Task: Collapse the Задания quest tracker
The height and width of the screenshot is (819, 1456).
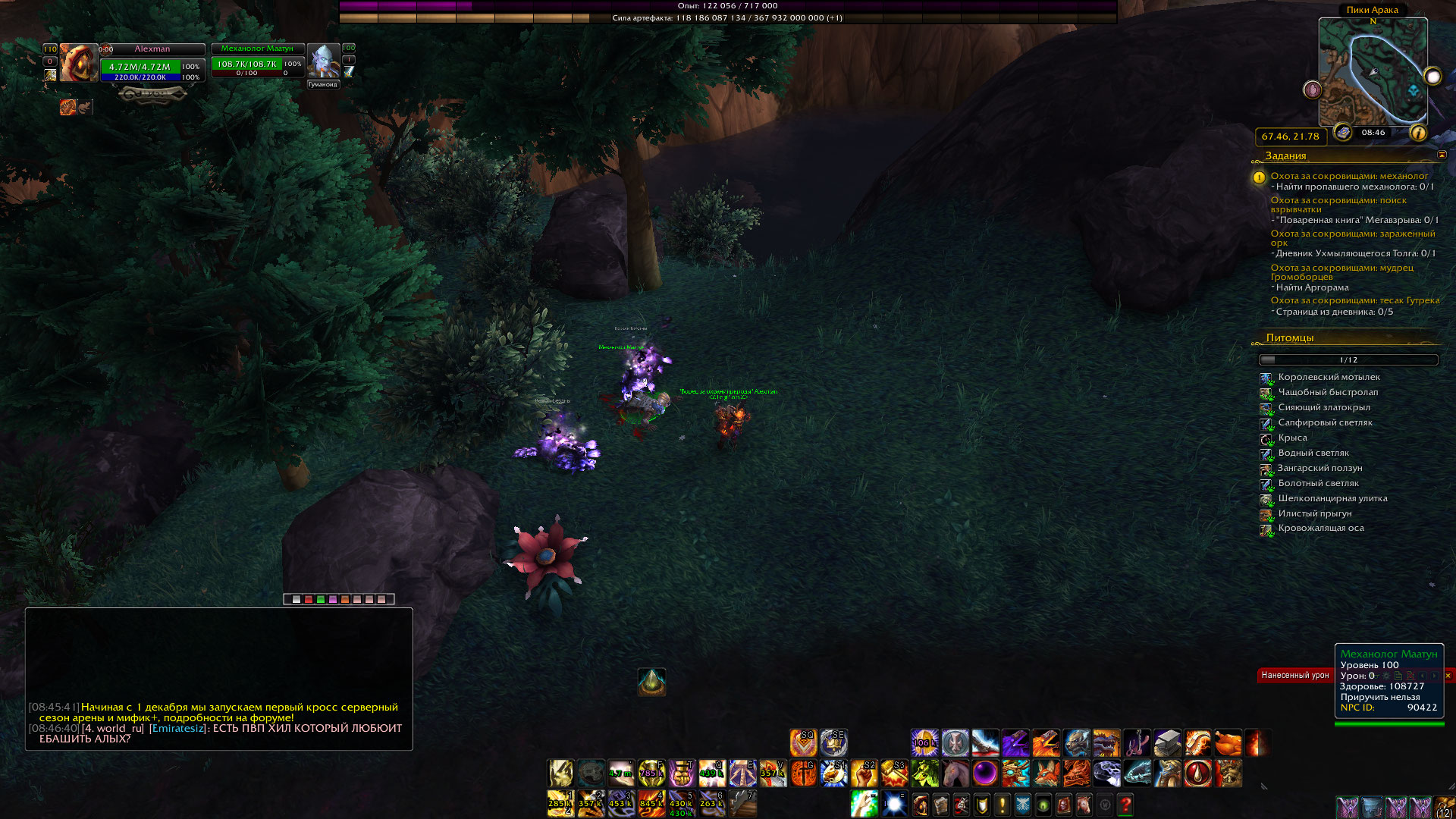Action: [1442, 155]
